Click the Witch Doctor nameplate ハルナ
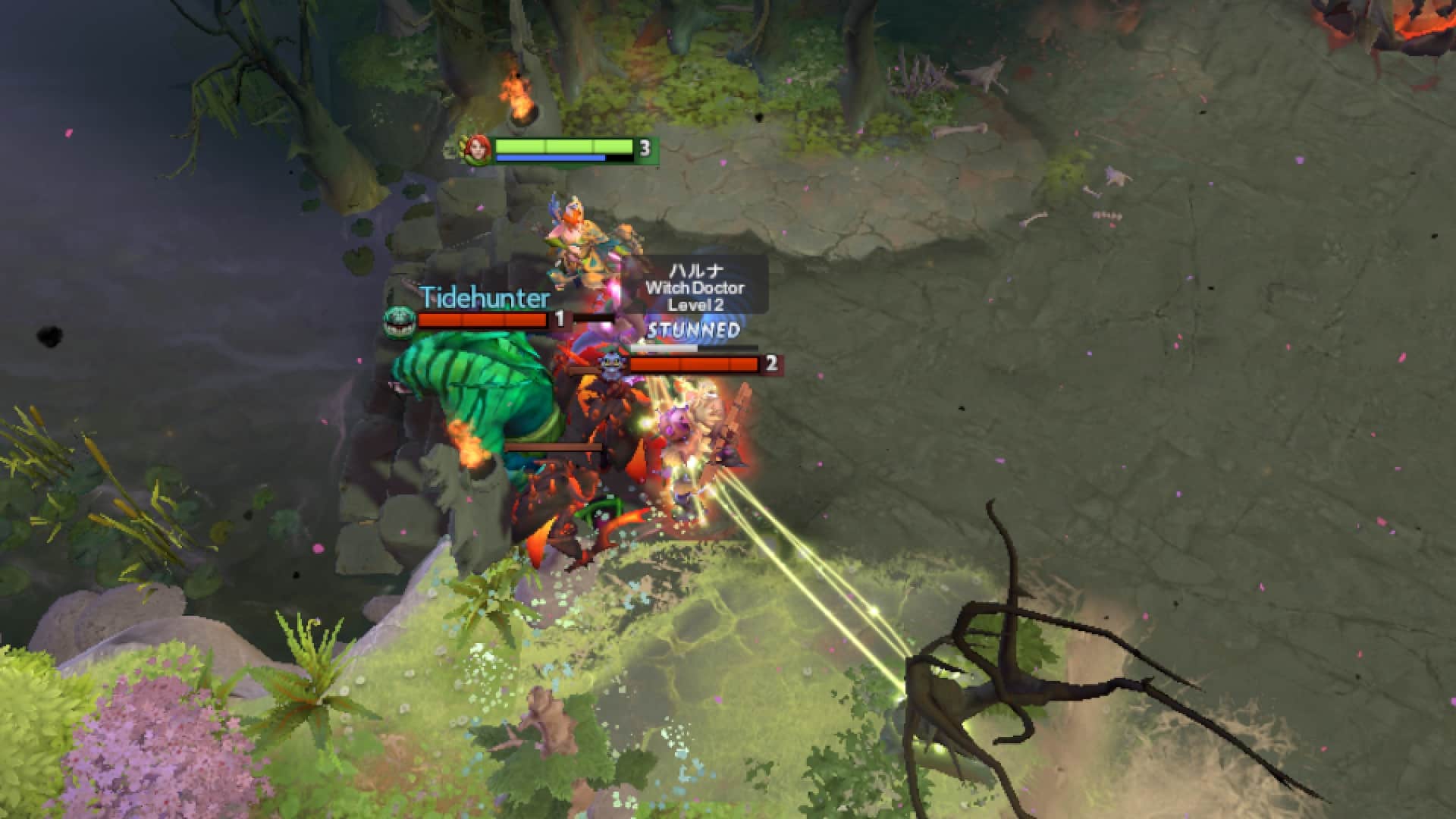This screenshot has height=819, width=1456. tap(698, 269)
